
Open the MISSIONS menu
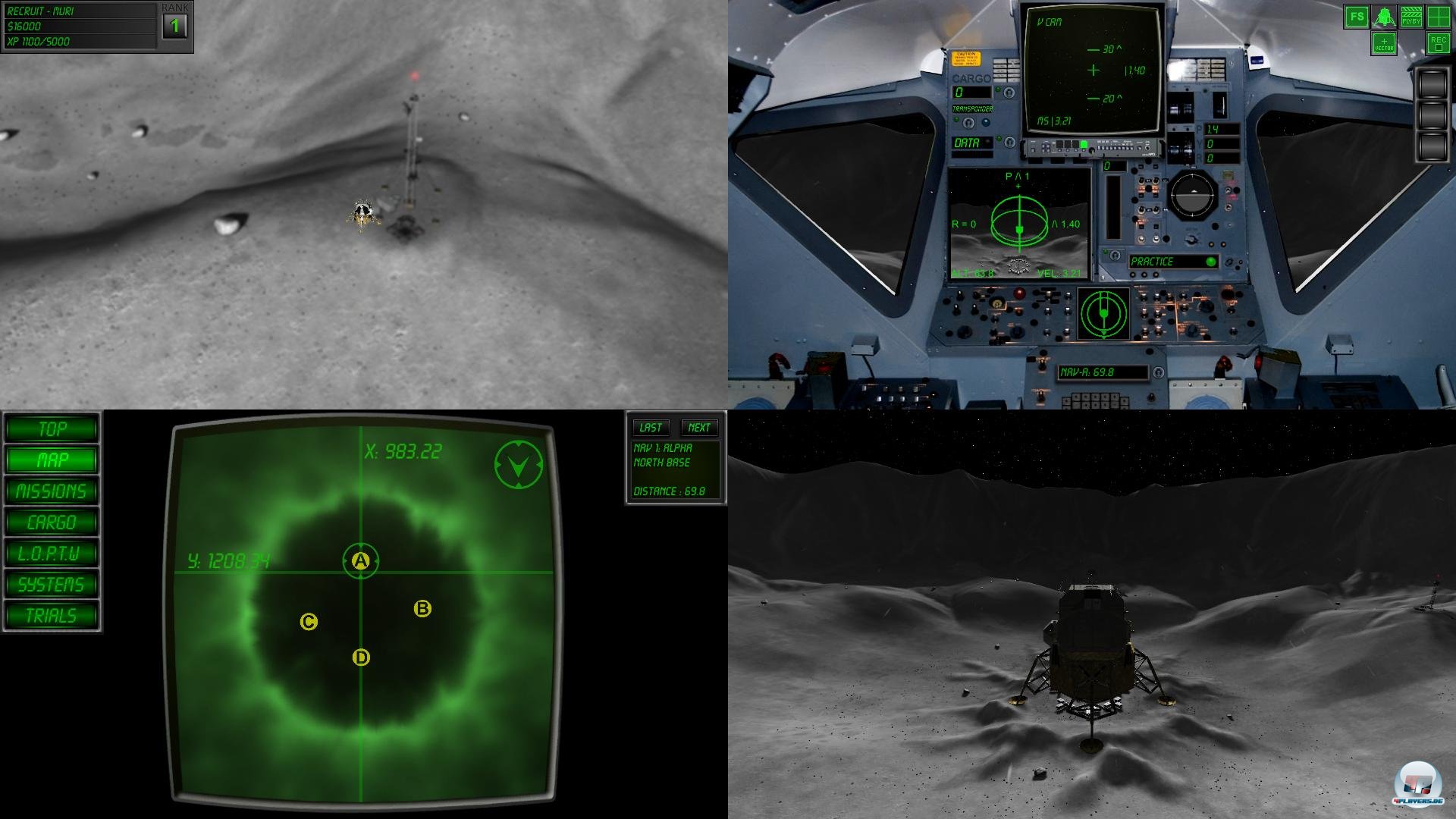[50, 491]
